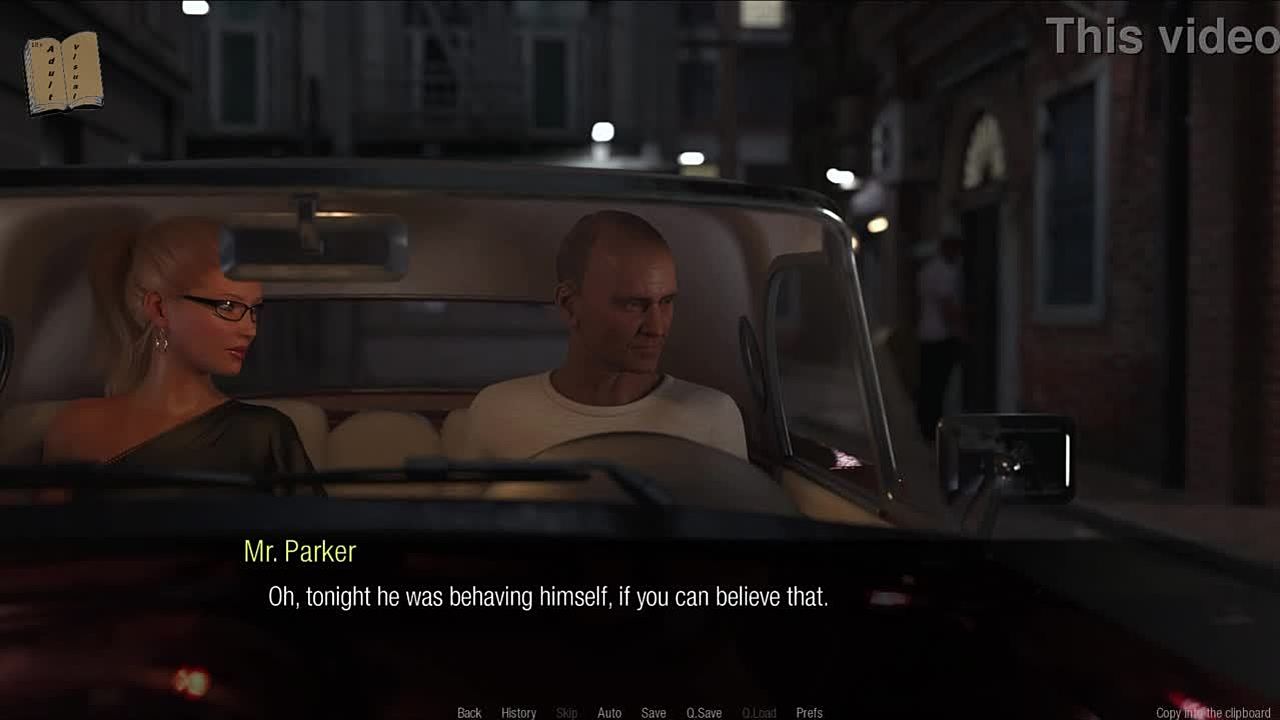Toggle Auto advance mode
1280x720 pixels.
(x=609, y=713)
